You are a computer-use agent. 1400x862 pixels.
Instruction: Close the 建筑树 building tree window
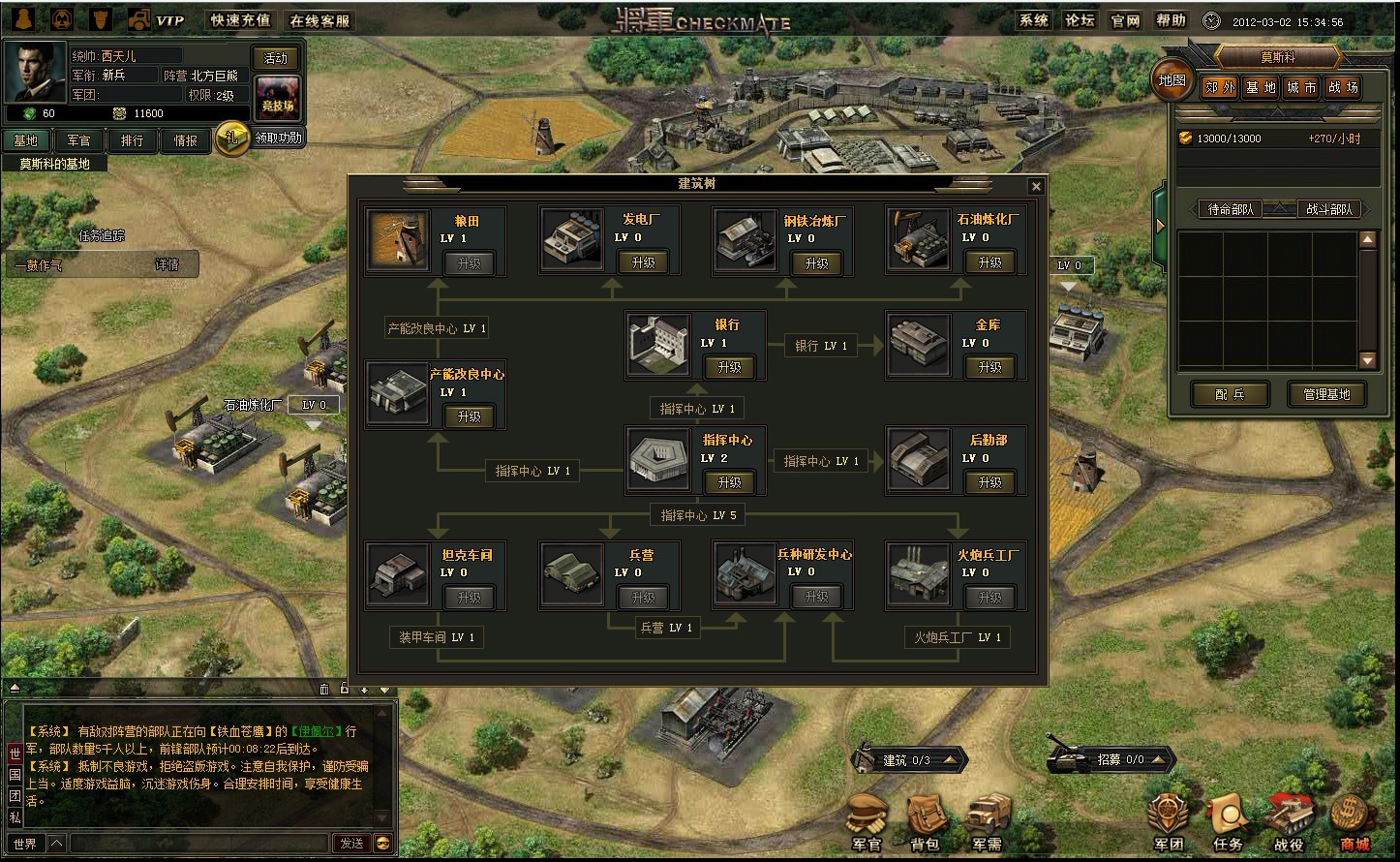(1036, 186)
